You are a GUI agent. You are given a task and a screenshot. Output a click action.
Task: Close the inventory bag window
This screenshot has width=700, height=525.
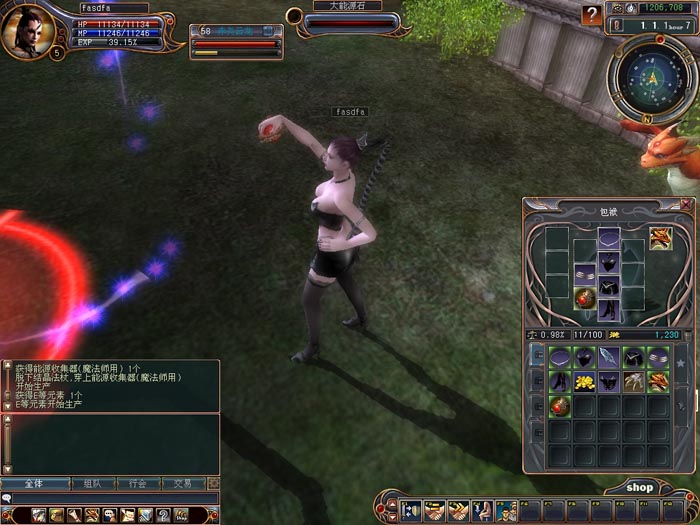[683, 204]
